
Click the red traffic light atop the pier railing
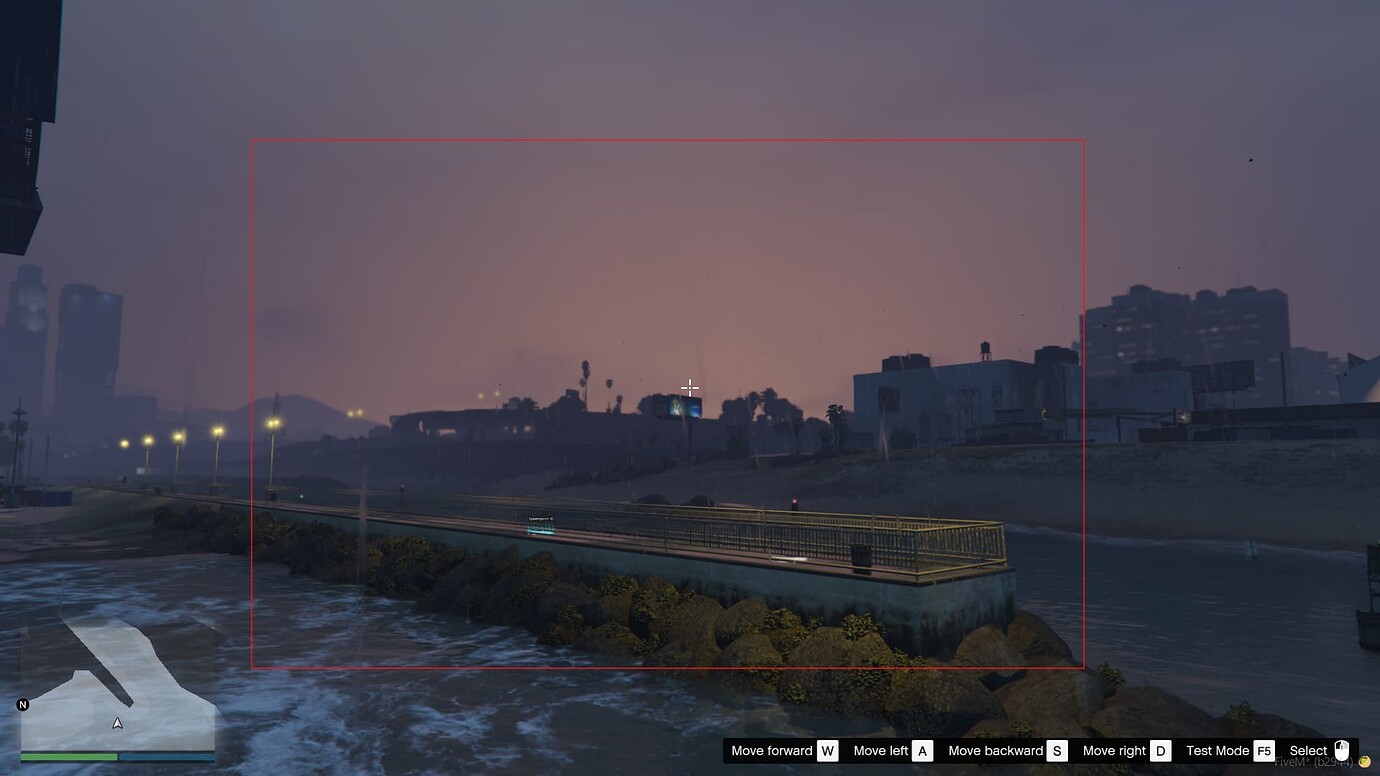click(x=792, y=503)
